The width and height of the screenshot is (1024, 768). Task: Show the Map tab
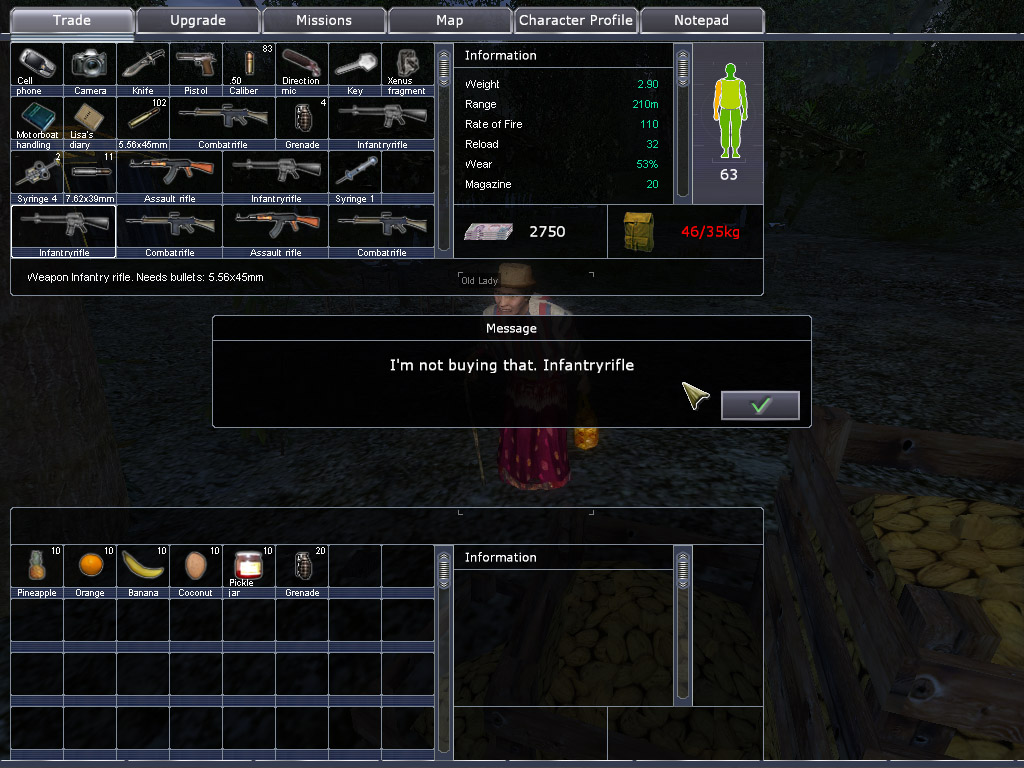coord(450,20)
